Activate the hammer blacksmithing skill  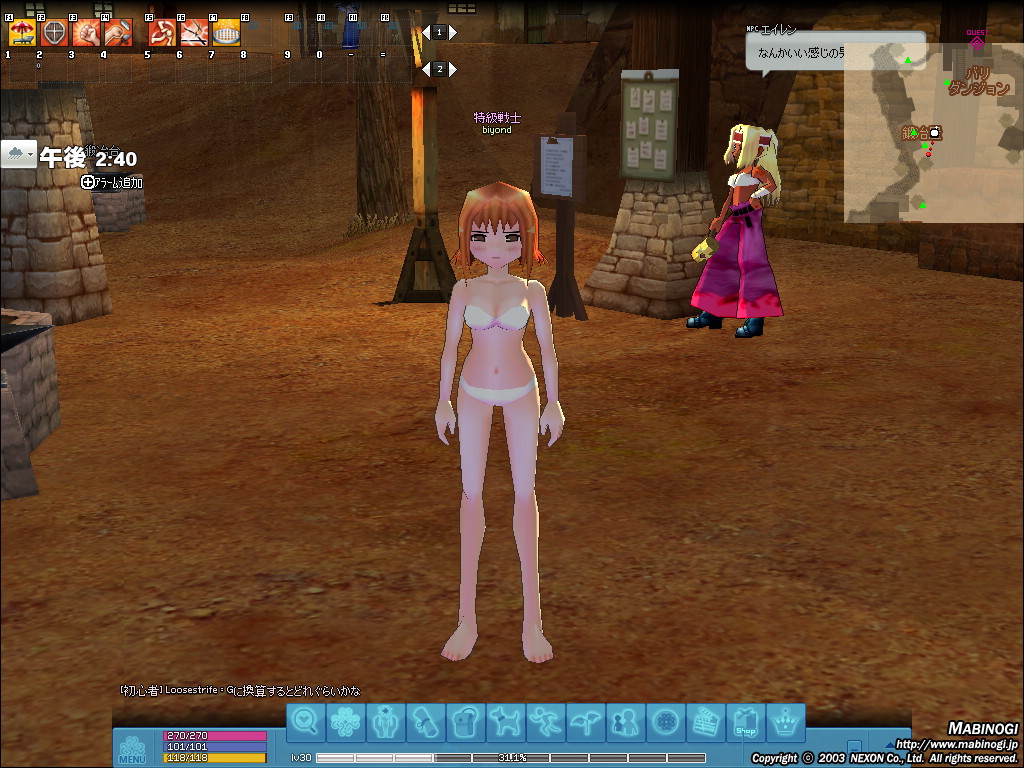(118, 33)
